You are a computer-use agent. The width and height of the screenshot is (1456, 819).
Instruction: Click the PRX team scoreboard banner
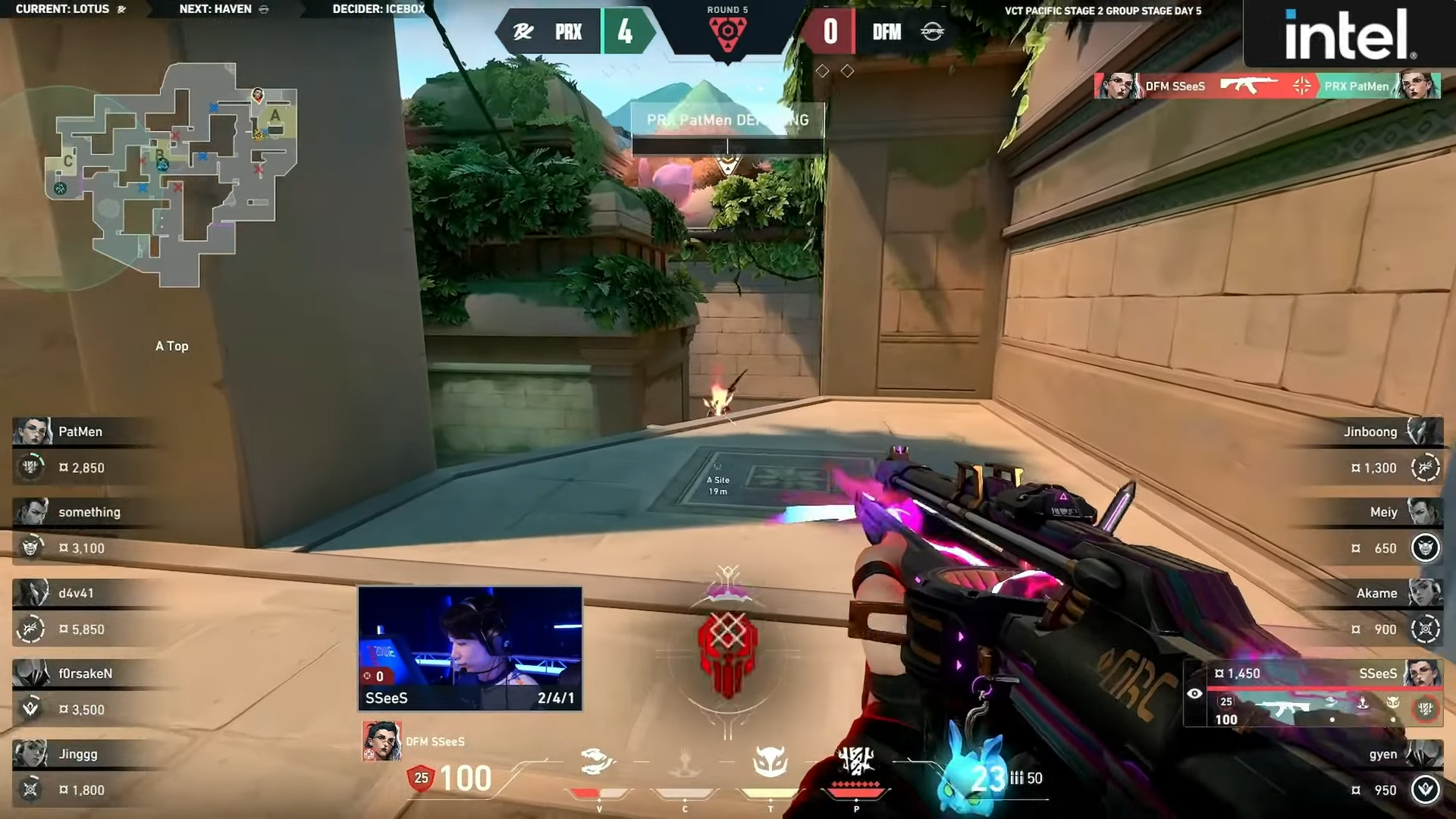tap(575, 32)
